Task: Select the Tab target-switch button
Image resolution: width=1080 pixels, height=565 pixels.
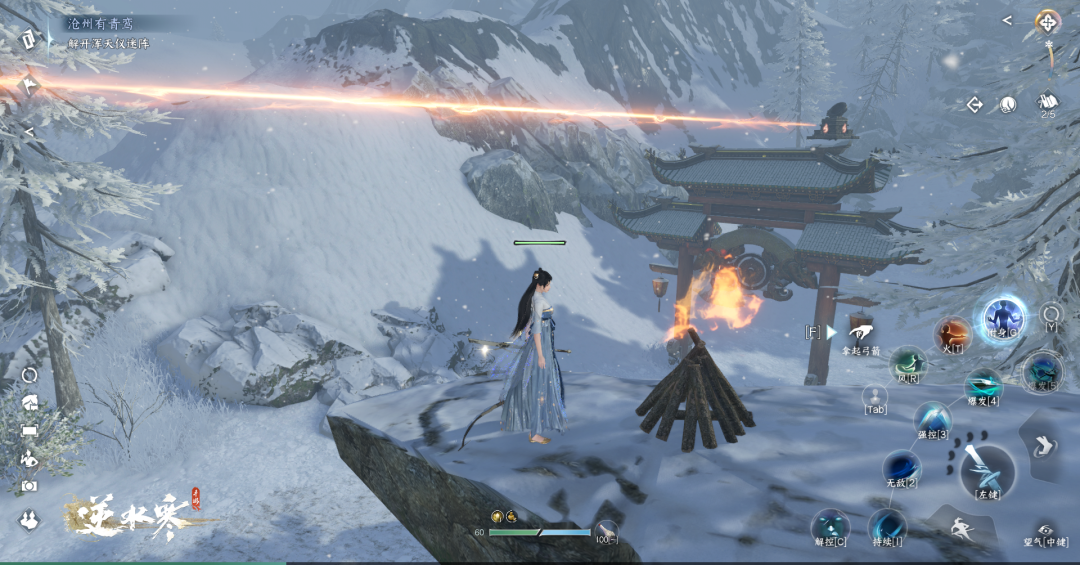Action: coord(875,396)
